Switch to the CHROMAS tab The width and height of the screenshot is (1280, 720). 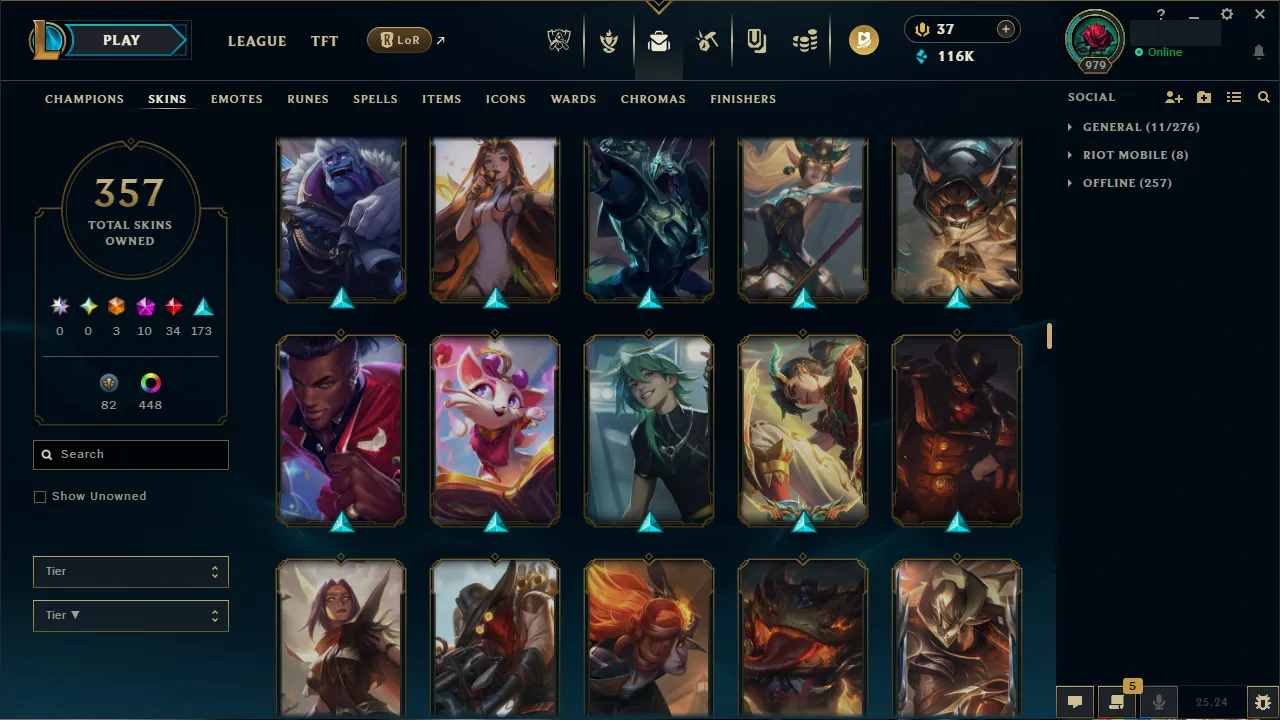653,99
